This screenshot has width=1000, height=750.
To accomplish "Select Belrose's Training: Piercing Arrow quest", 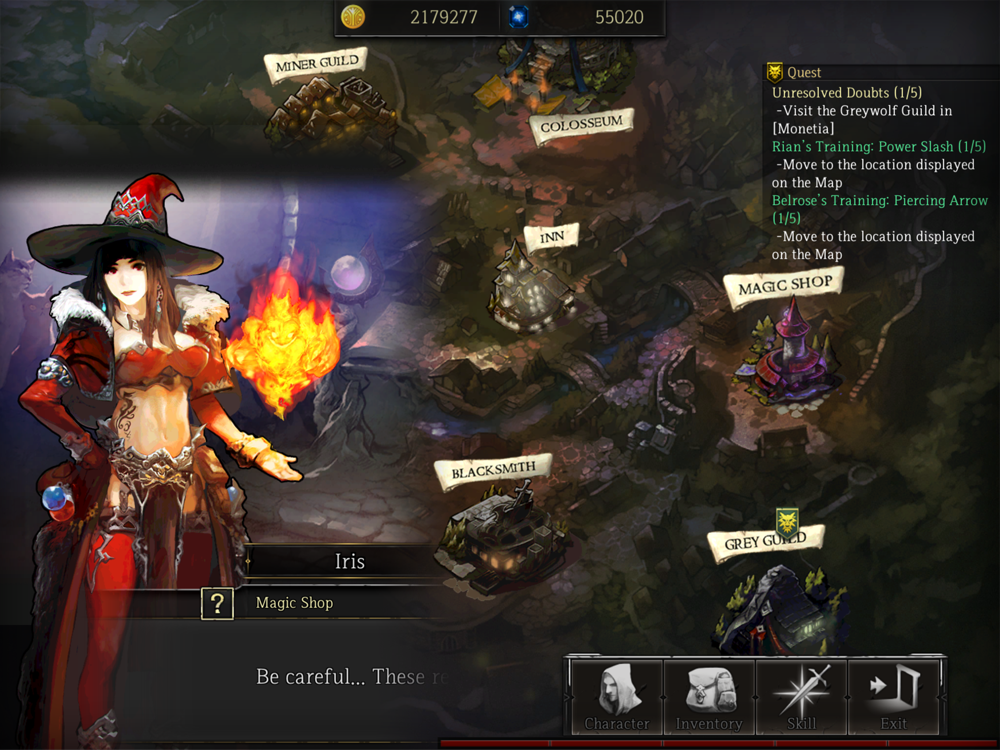I will tap(879, 200).
